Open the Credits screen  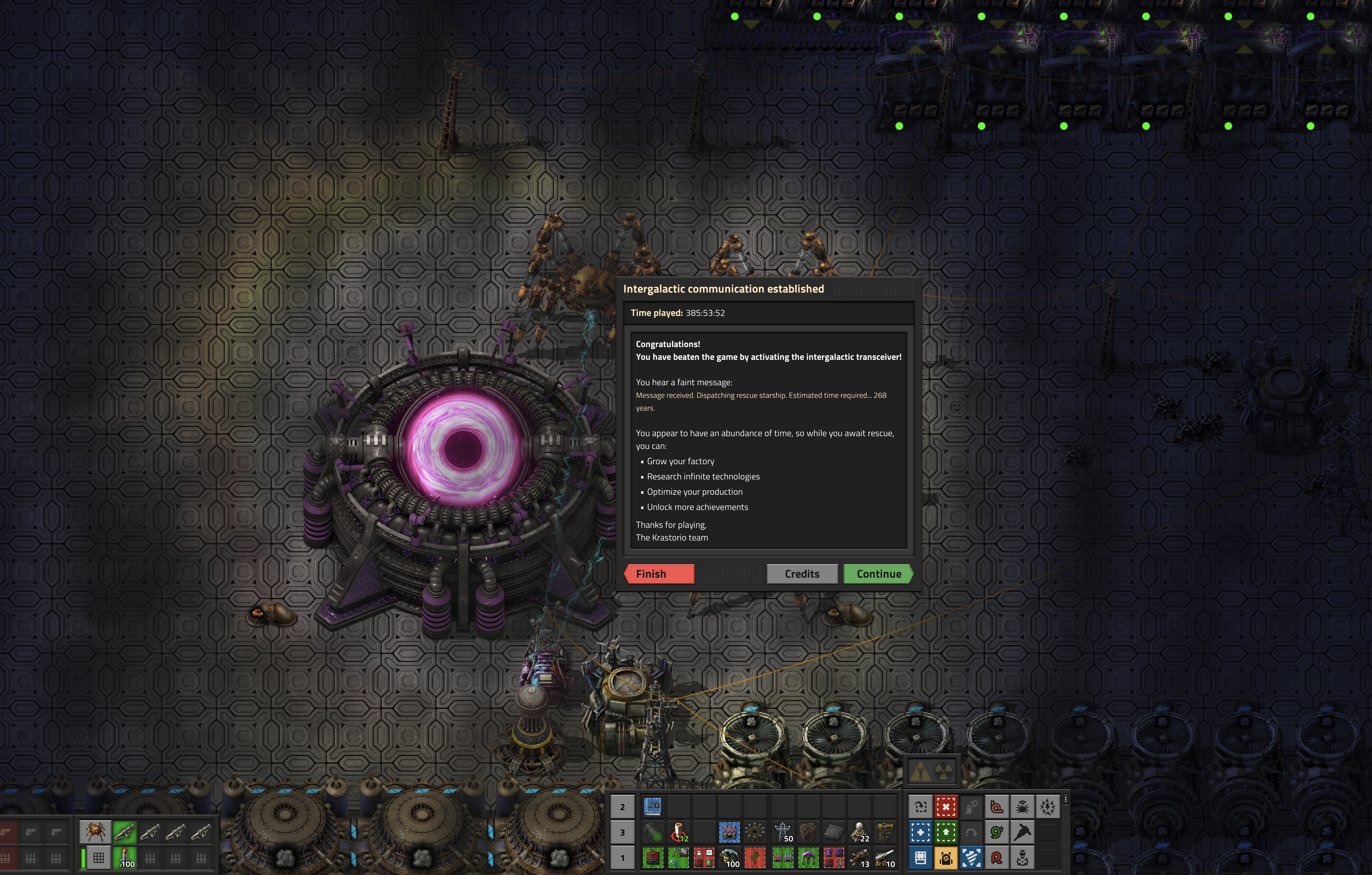click(x=802, y=574)
